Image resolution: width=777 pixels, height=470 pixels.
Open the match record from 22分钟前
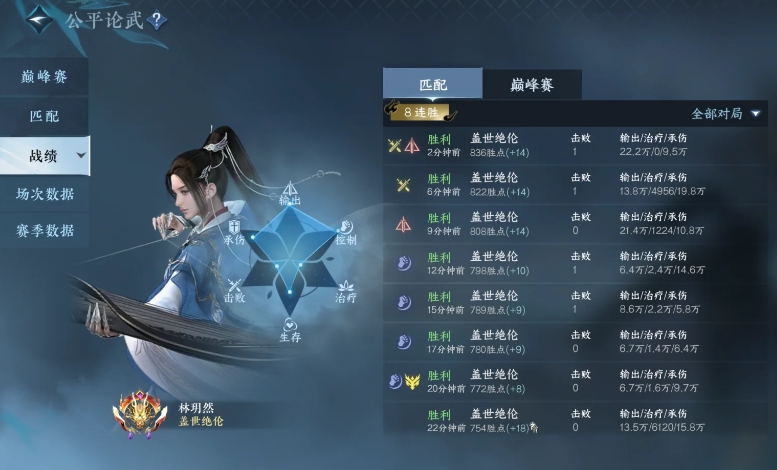(x=575, y=419)
